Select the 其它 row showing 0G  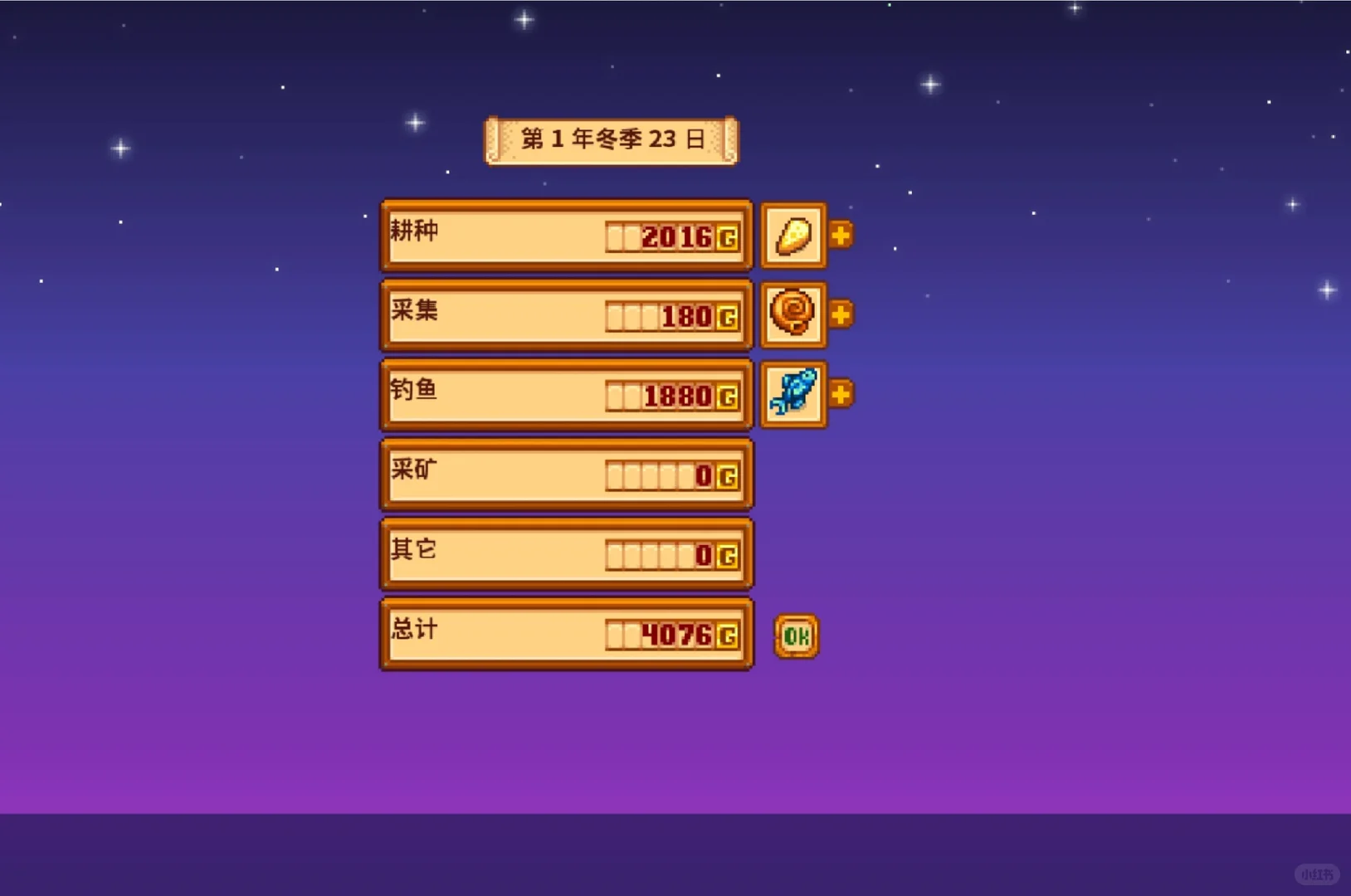click(x=567, y=553)
